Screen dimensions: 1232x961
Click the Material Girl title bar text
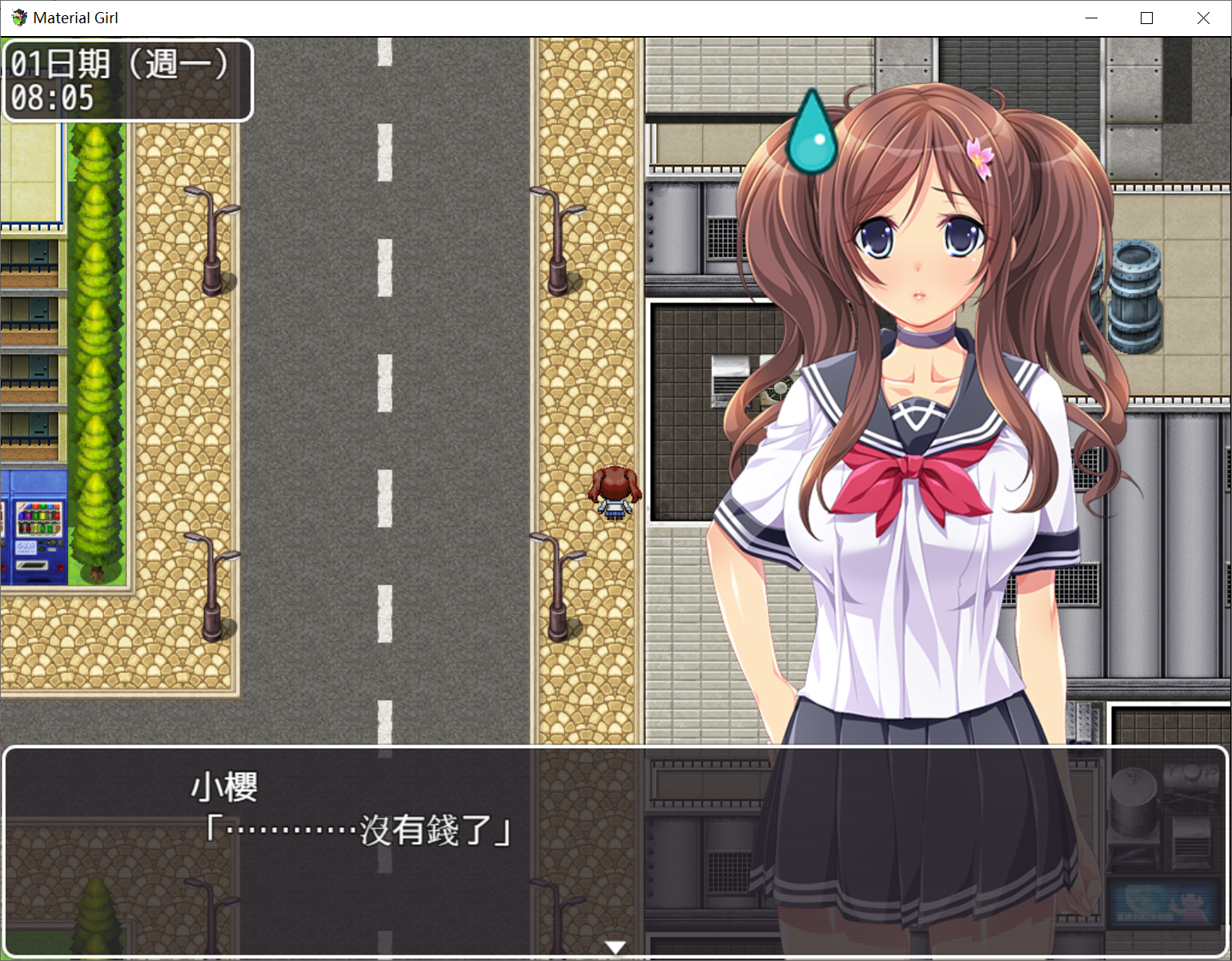click(x=78, y=17)
